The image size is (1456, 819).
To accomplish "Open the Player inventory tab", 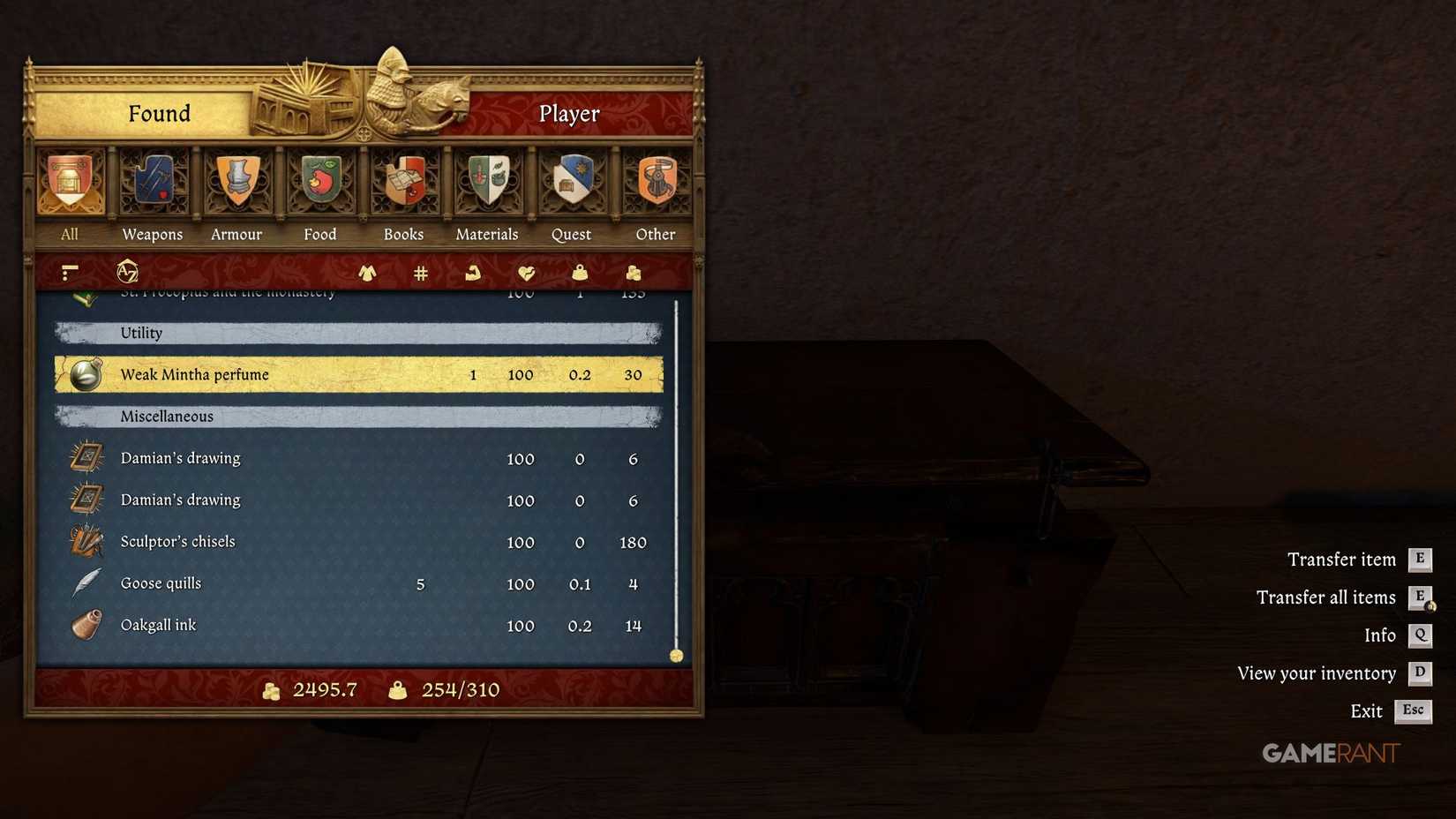I will click(x=568, y=113).
